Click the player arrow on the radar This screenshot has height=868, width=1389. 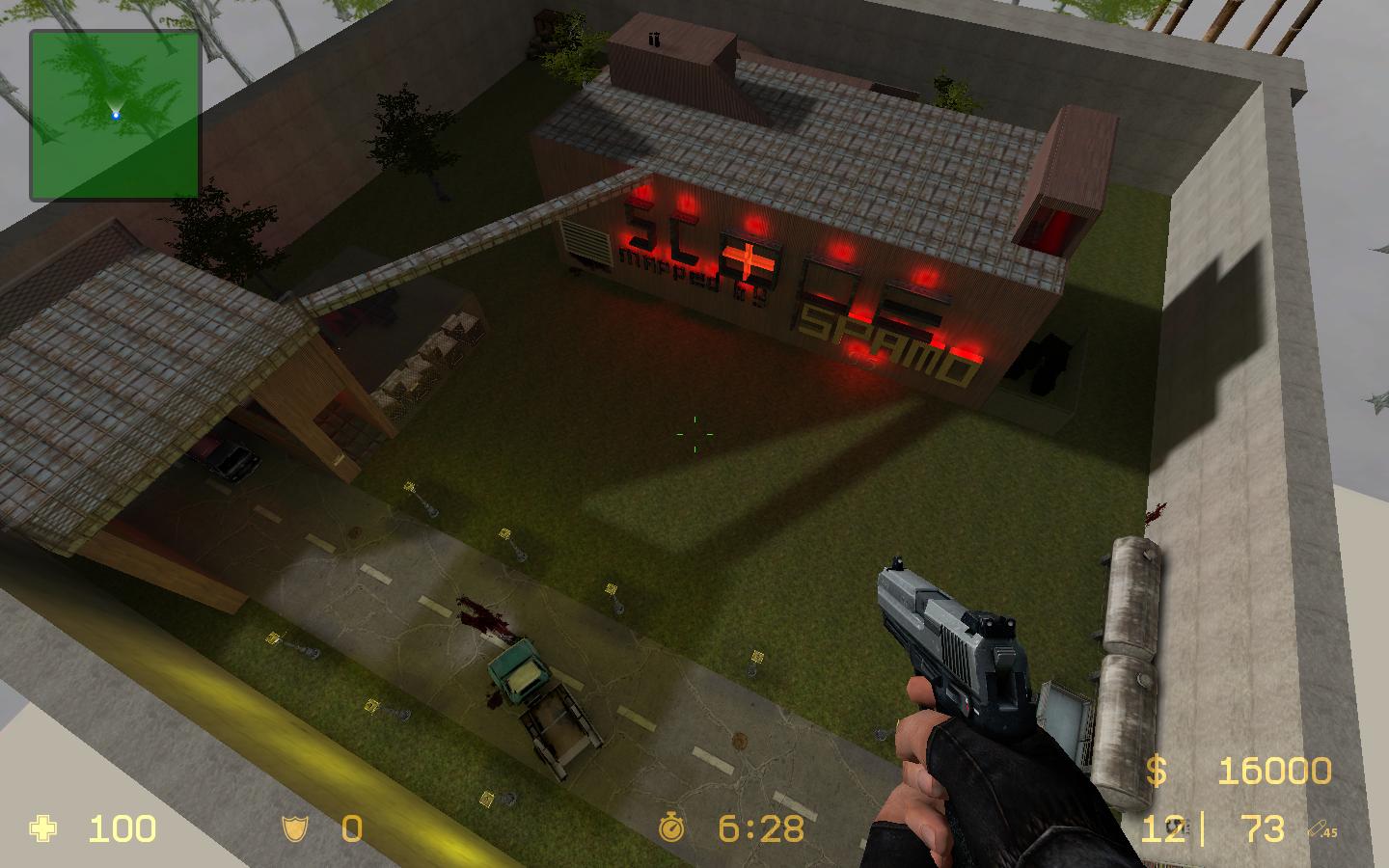[115, 113]
